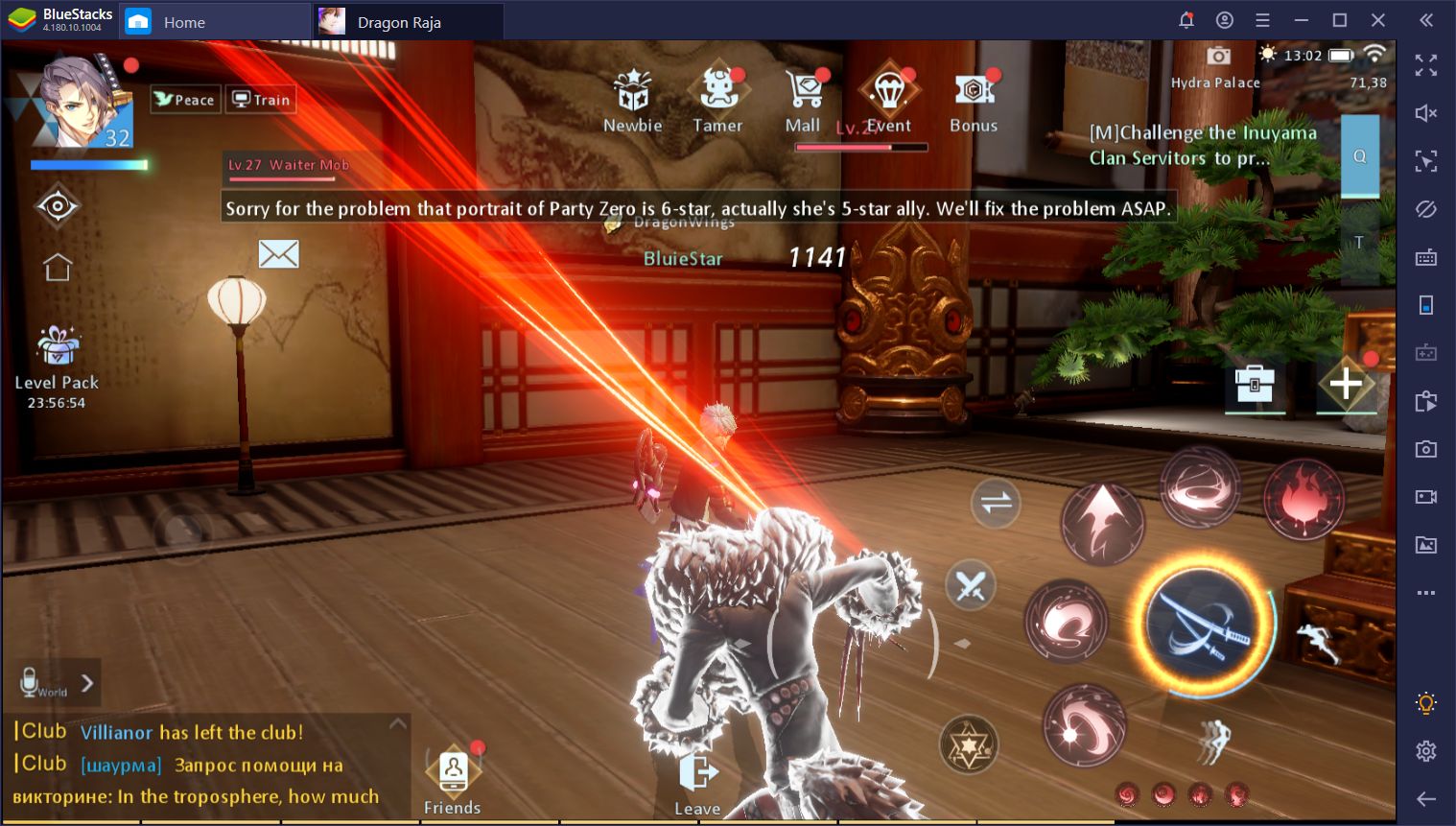
Task: Expand the World chat channel chevron
Action: [85, 682]
